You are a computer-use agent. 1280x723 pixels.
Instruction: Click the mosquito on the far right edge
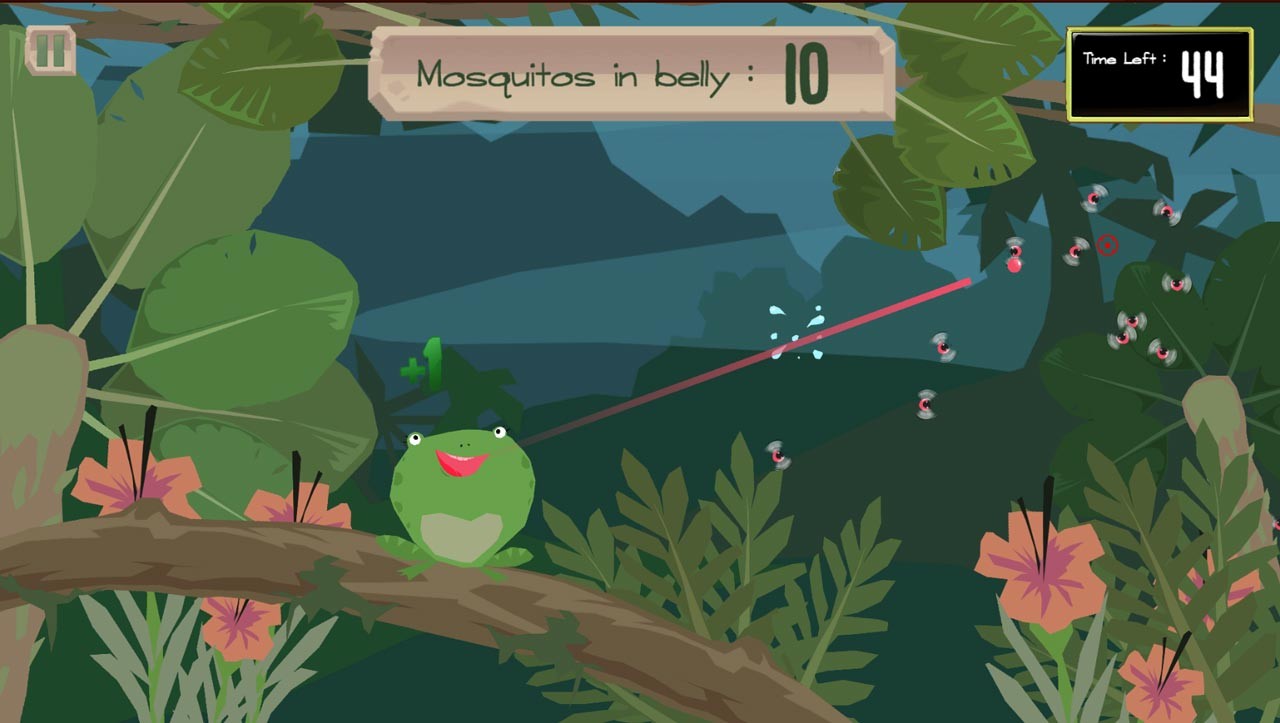click(x=1175, y=283)
